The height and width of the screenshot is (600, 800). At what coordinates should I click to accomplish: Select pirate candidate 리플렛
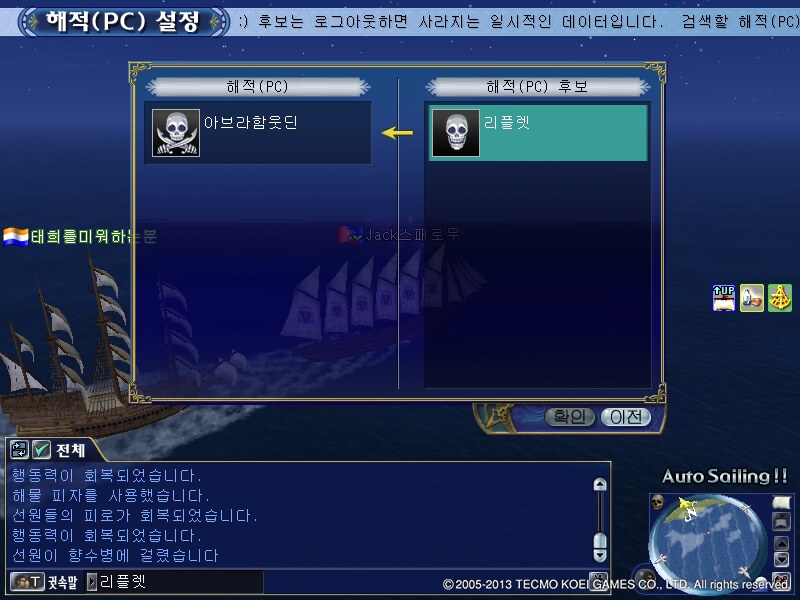538,133
